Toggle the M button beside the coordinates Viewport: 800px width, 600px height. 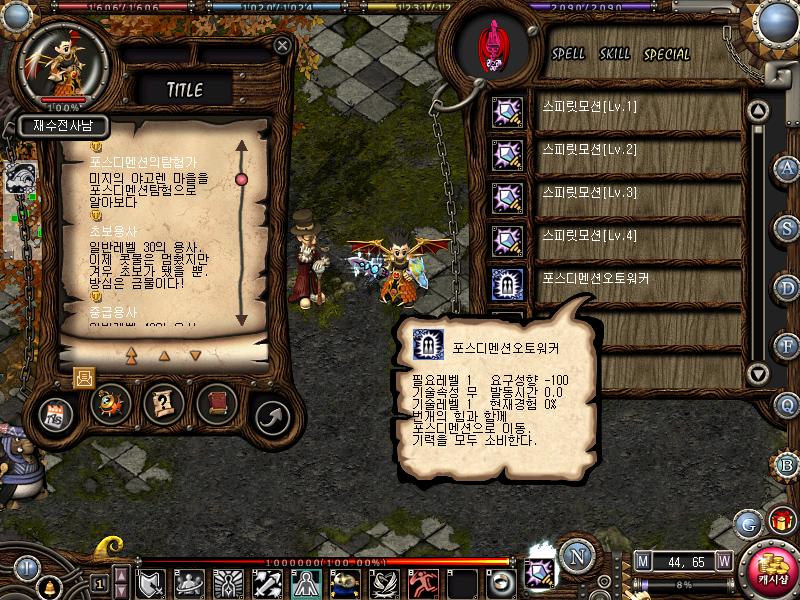pyautogui.click(x=643, y=560)
